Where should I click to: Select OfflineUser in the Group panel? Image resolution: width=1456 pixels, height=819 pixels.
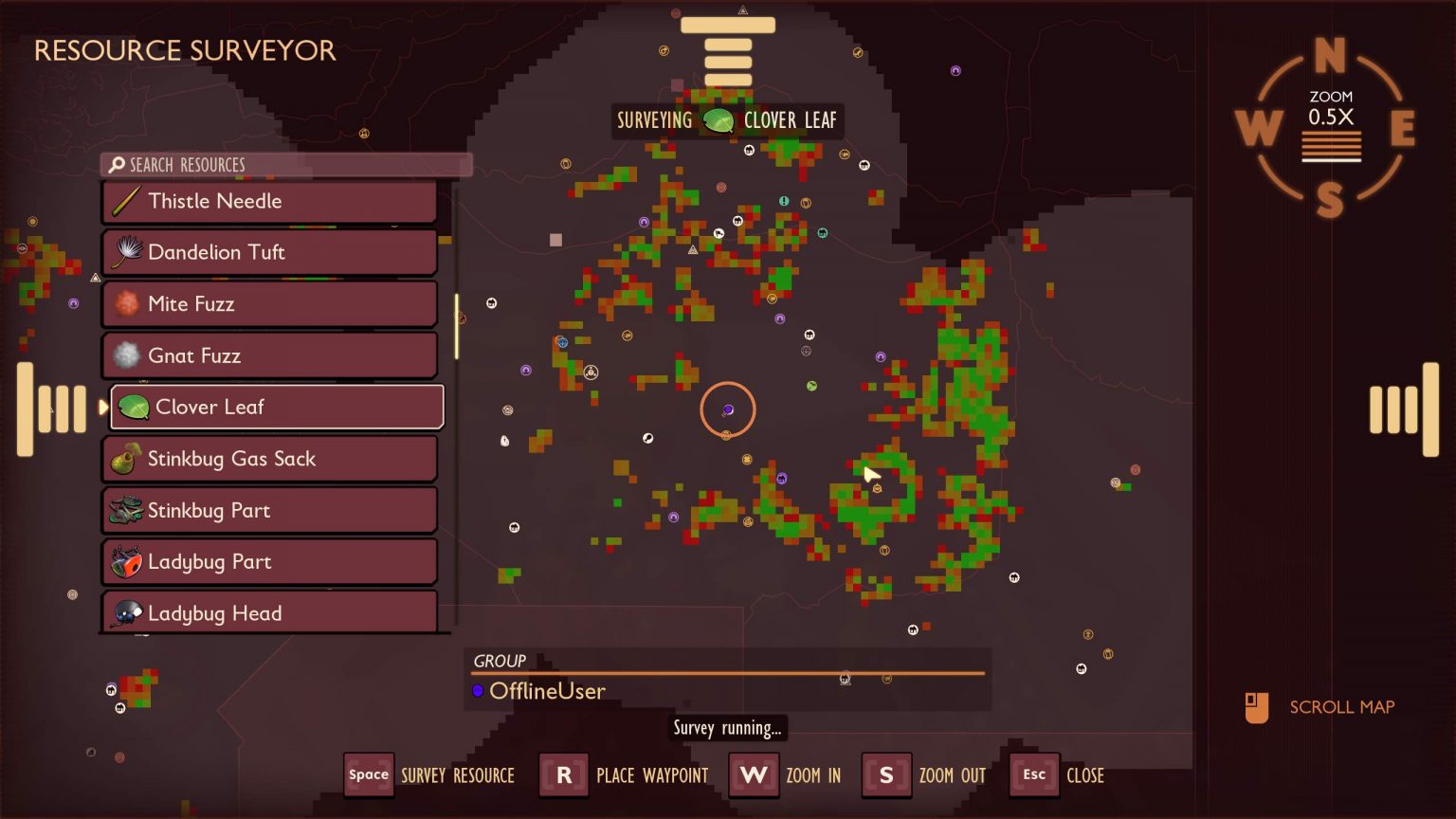pyautogui.click(x=547, y=691)
